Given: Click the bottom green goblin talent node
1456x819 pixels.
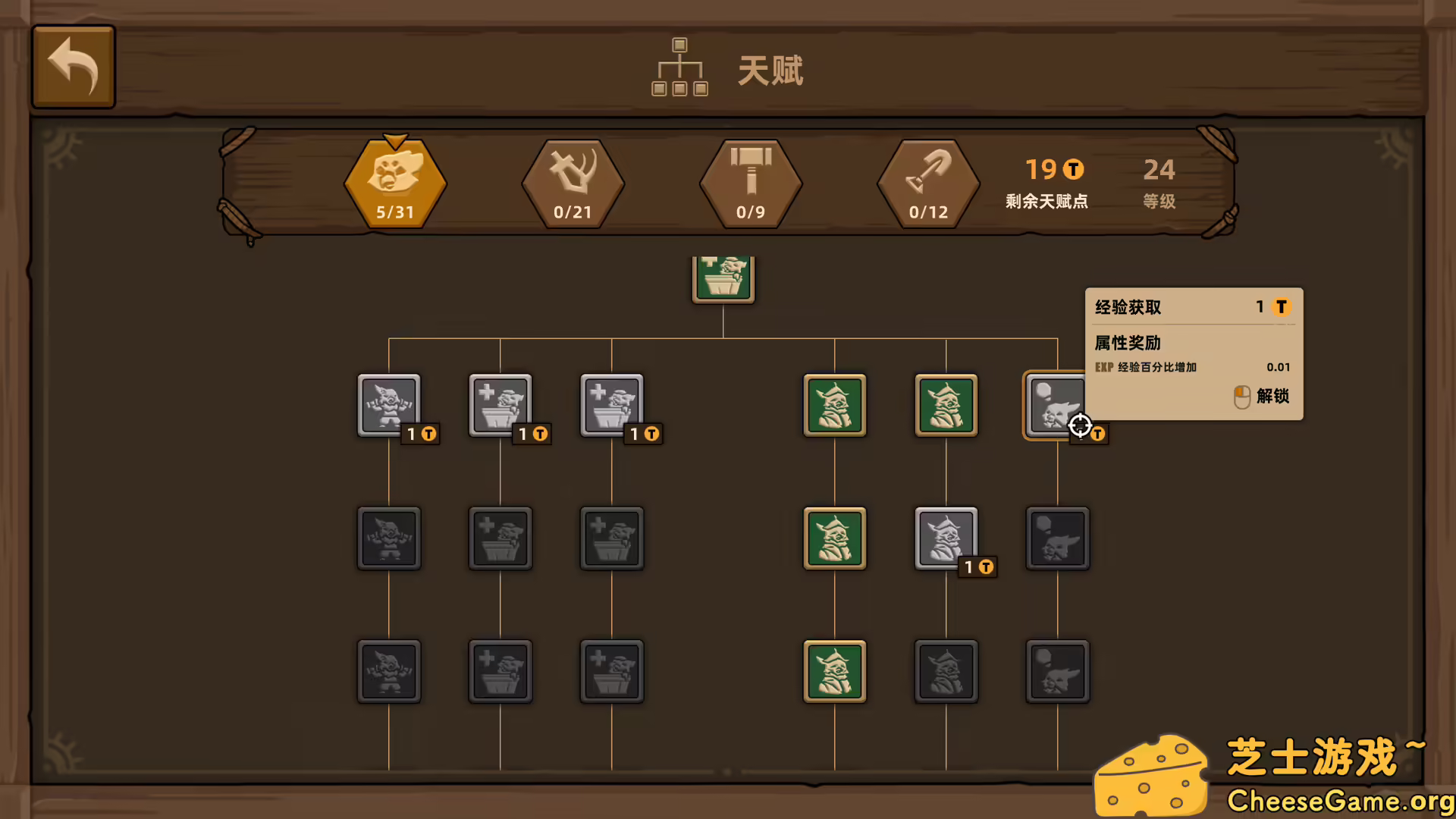Looking at the screenshot, I should (x=834, y=671).
